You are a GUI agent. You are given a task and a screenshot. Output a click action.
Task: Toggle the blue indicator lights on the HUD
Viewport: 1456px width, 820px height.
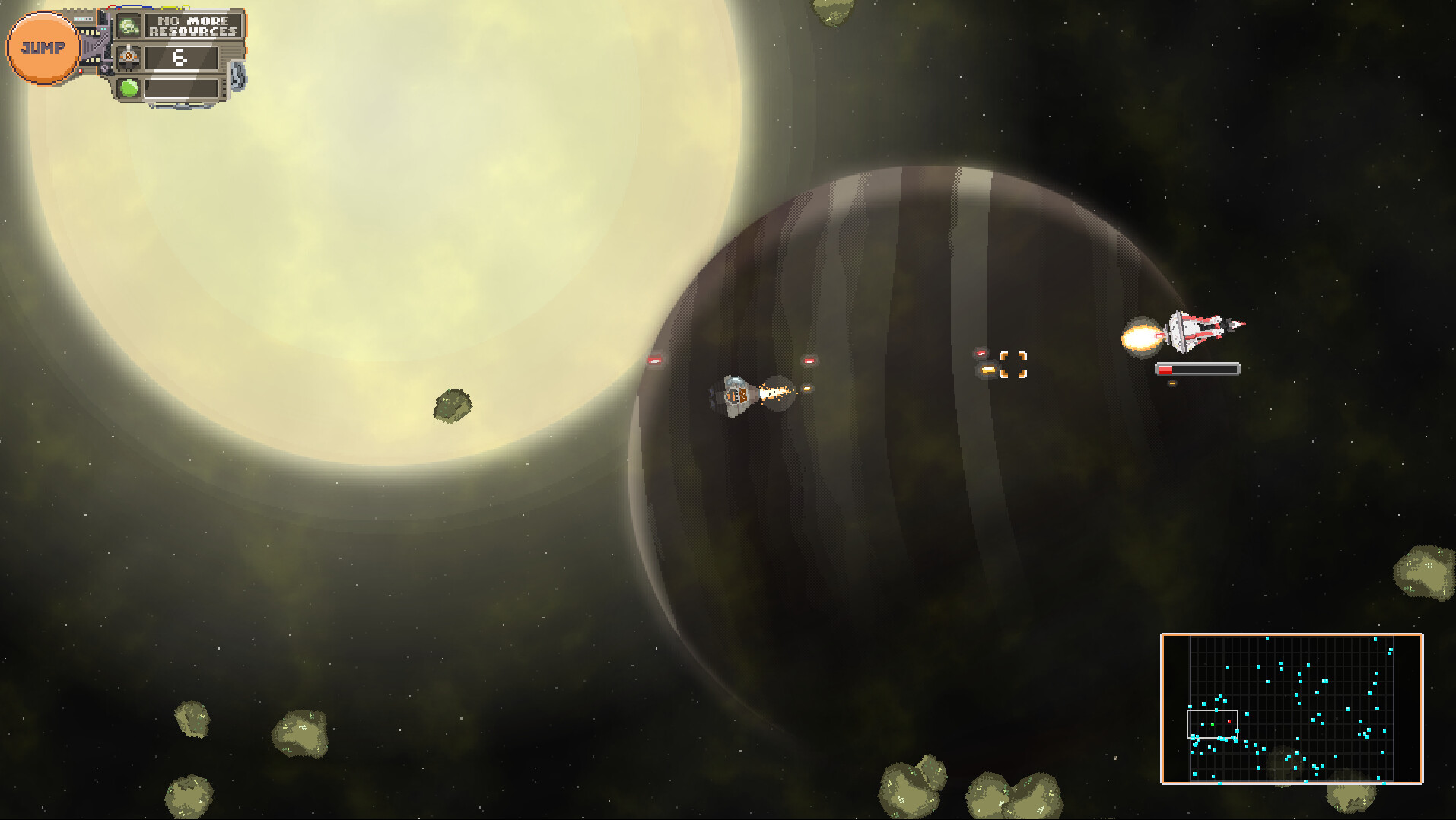[82, 18]
